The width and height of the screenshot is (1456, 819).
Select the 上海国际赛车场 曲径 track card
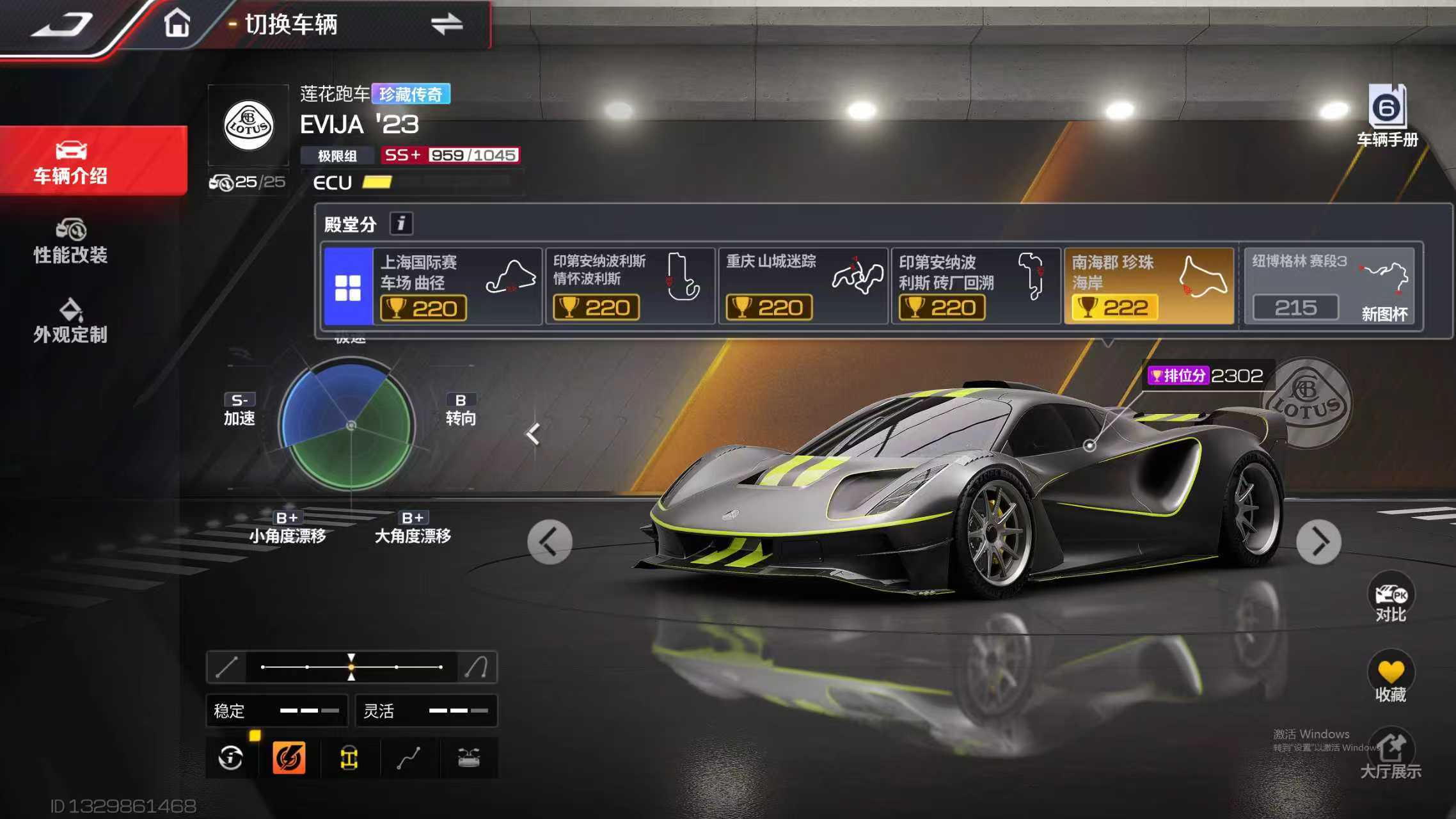(457, 287)
